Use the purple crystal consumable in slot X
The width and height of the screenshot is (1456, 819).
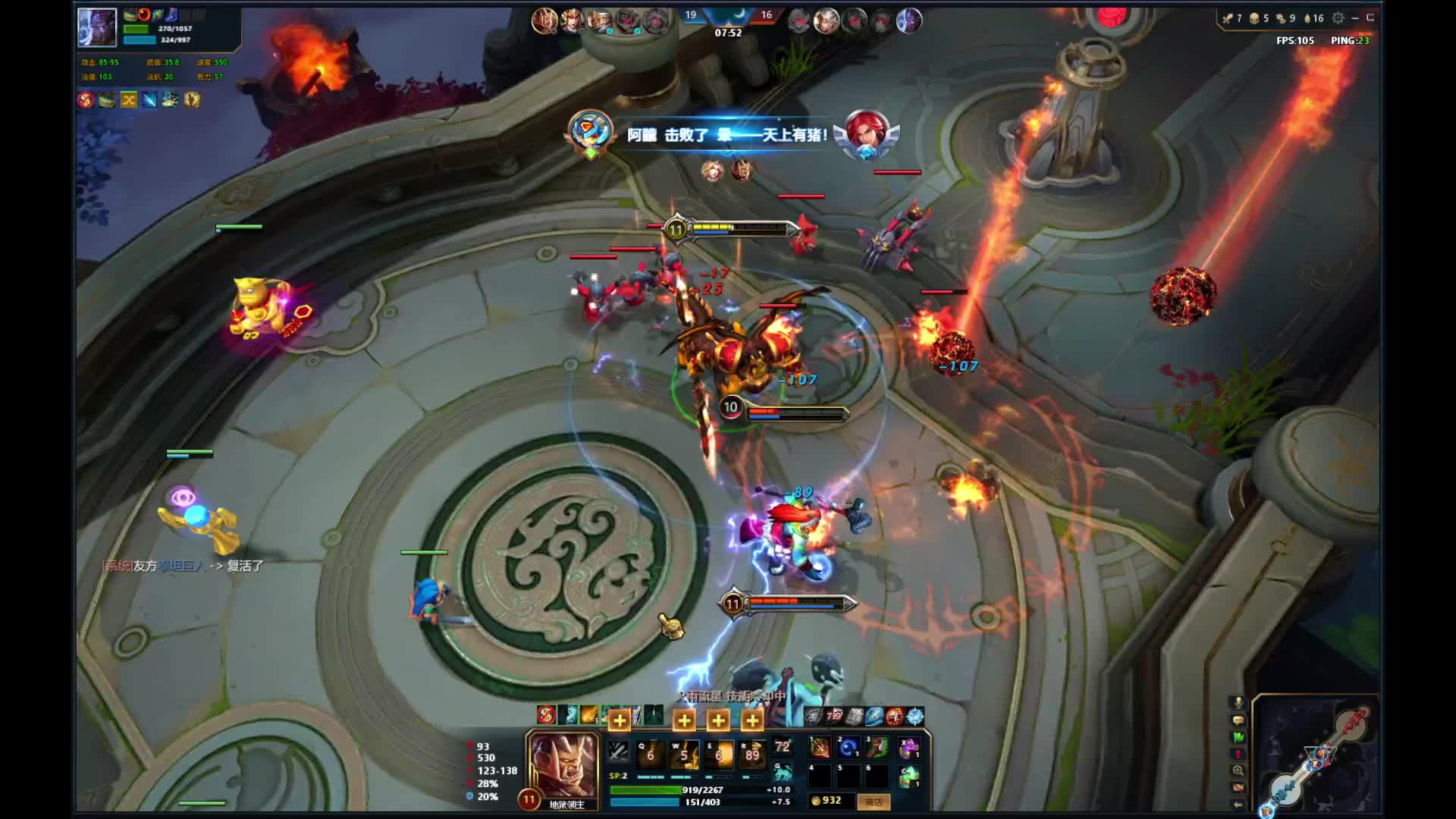click(909, 748)
